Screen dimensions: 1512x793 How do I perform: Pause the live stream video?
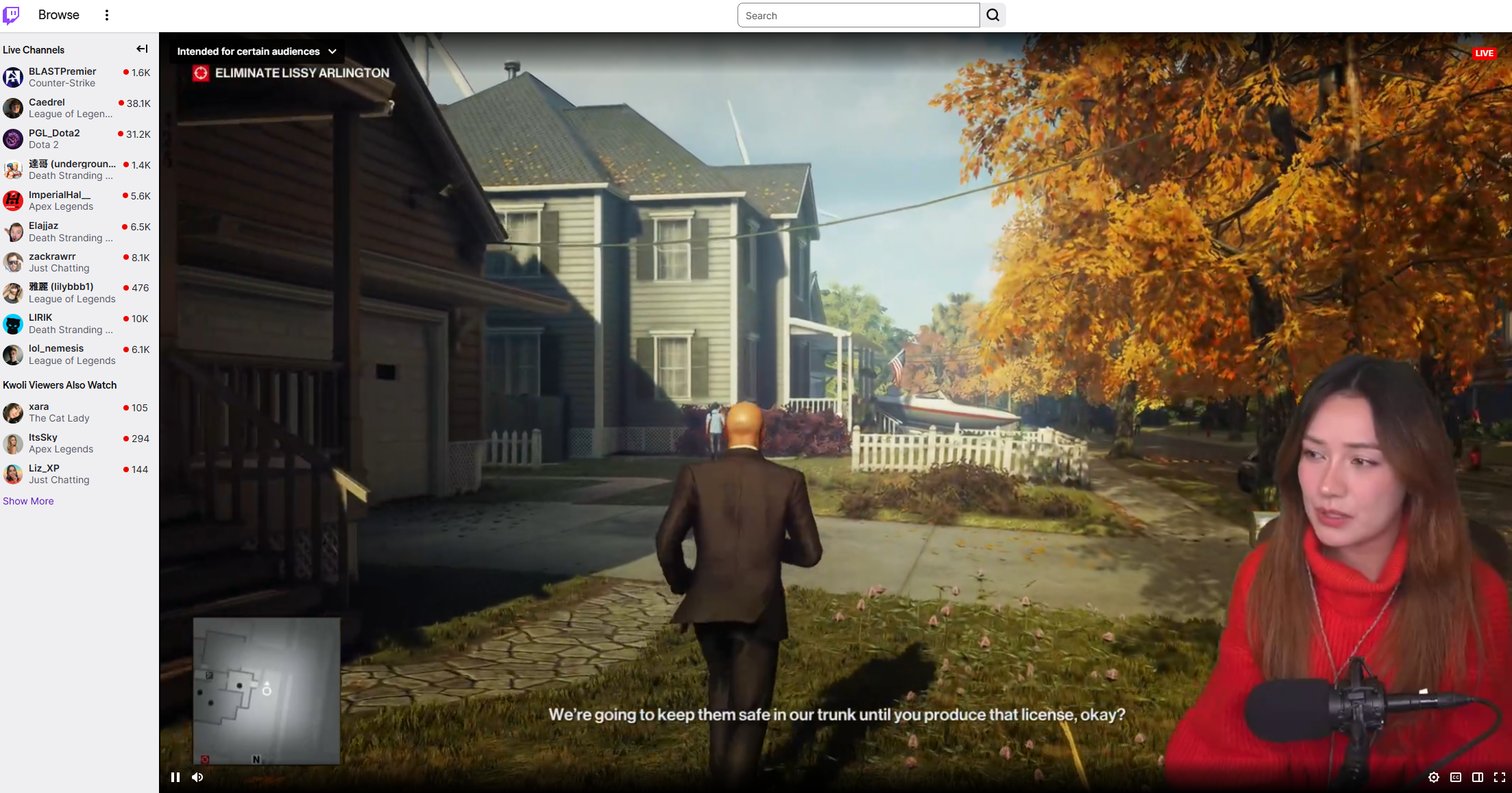tap(175, 777)
